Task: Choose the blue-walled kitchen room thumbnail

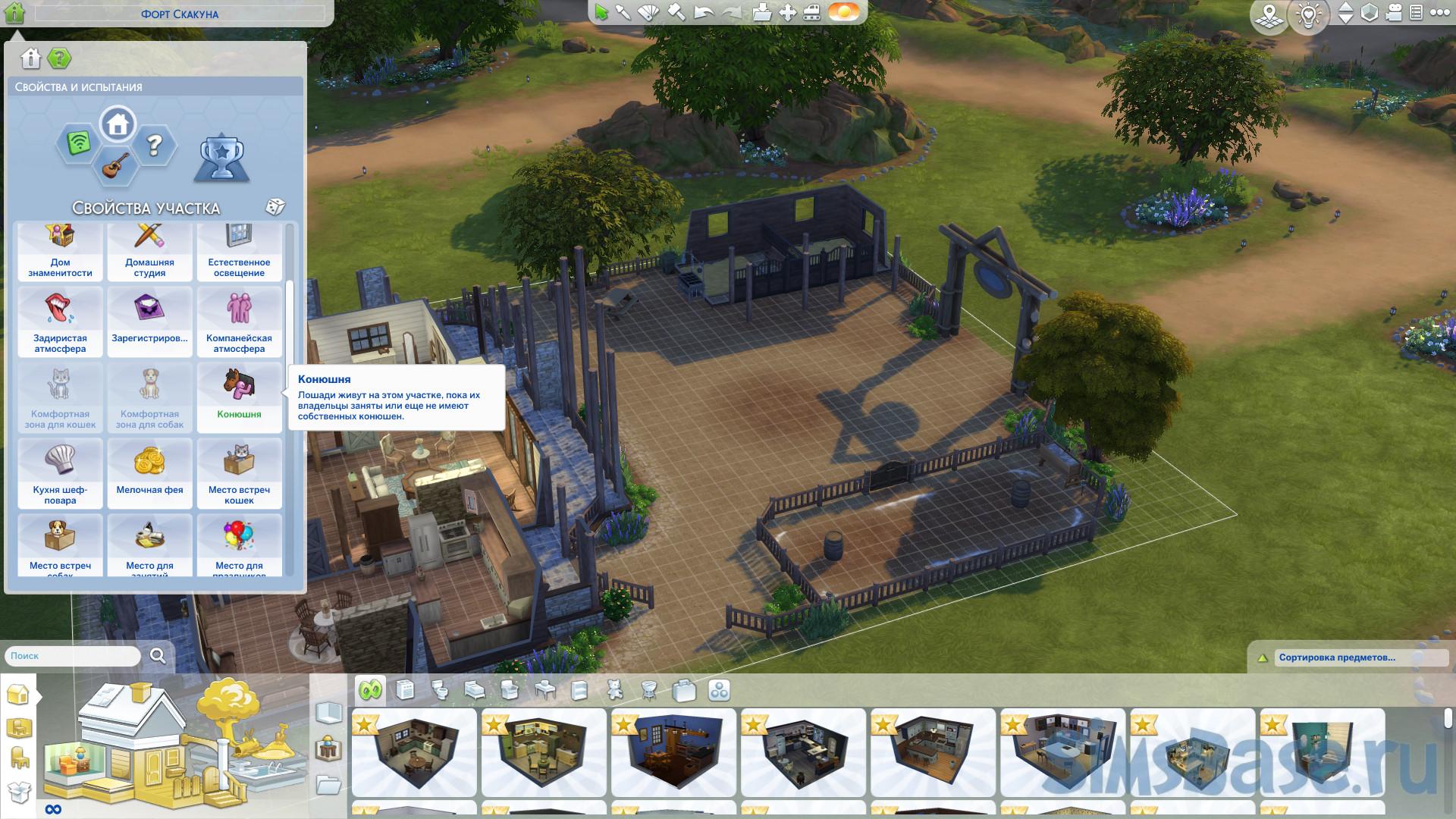Action: pyautogui.click(x=673, y=752)
